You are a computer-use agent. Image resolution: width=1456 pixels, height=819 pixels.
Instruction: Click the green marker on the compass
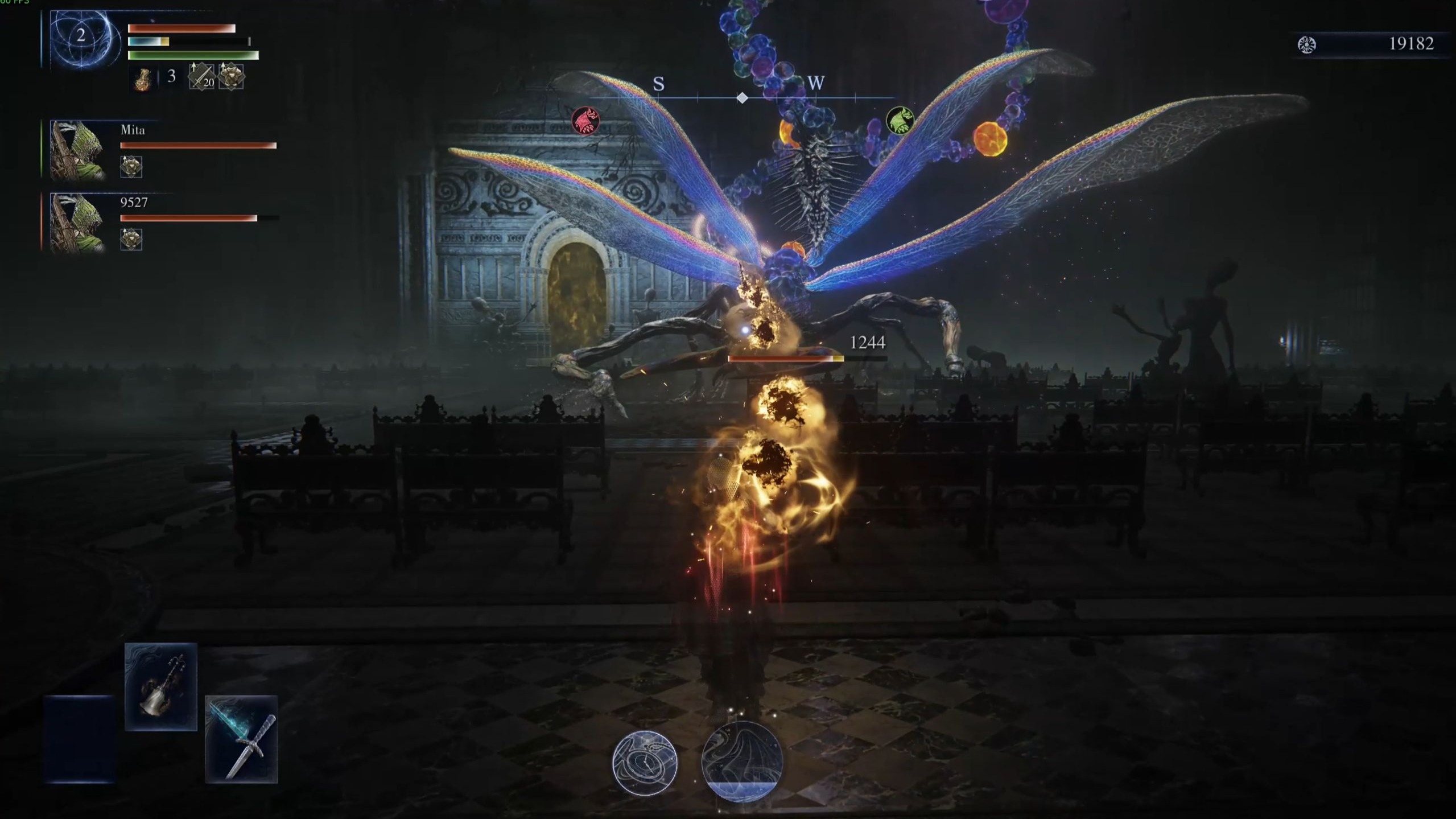pyautogui.click(x=900, y=121)
